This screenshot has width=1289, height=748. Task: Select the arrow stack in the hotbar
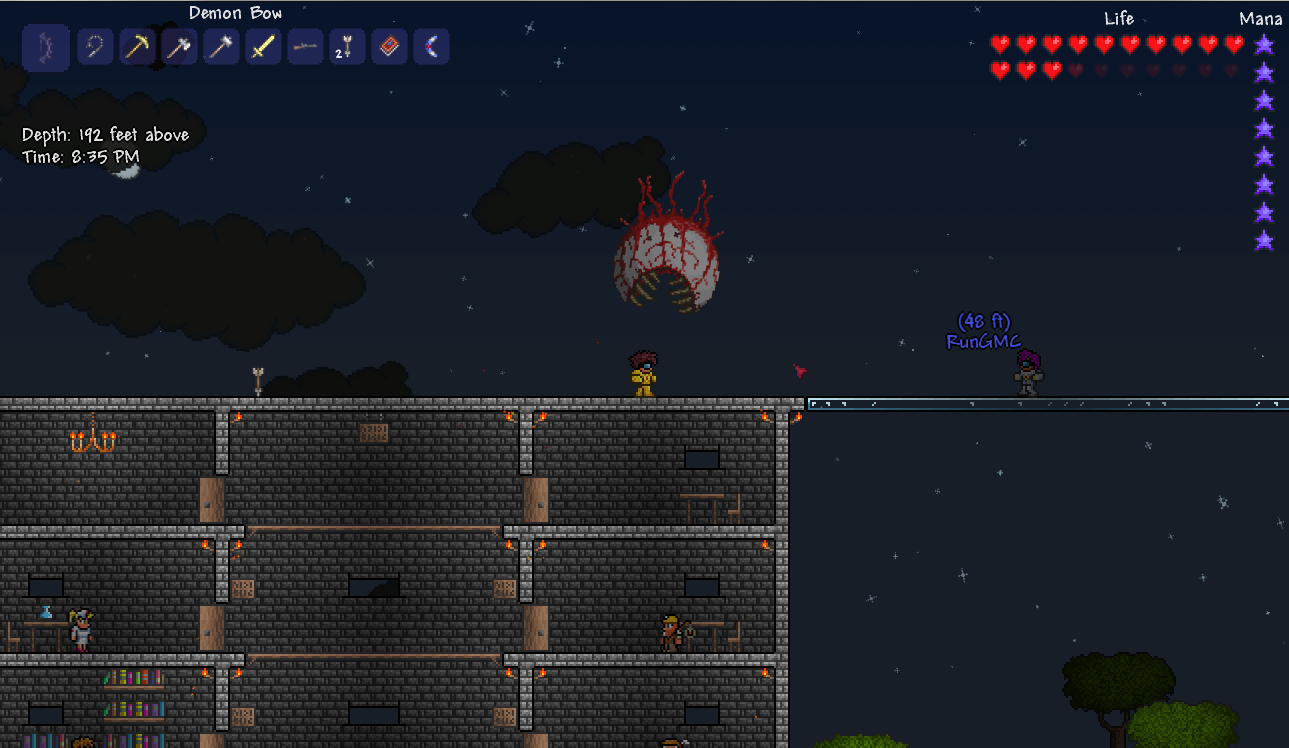click(347, 47)
